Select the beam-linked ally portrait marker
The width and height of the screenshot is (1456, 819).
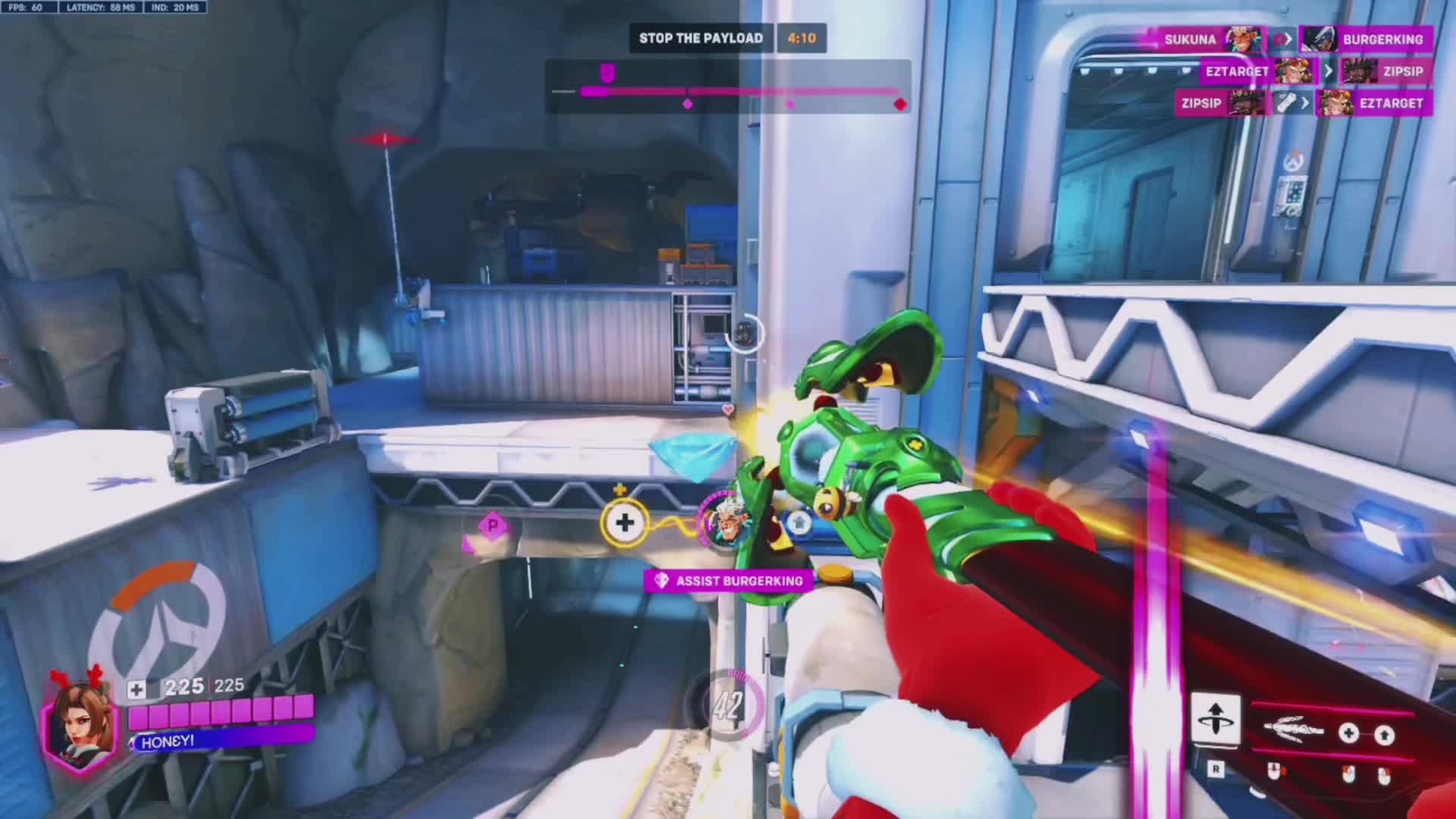click(x=722, y=522)
